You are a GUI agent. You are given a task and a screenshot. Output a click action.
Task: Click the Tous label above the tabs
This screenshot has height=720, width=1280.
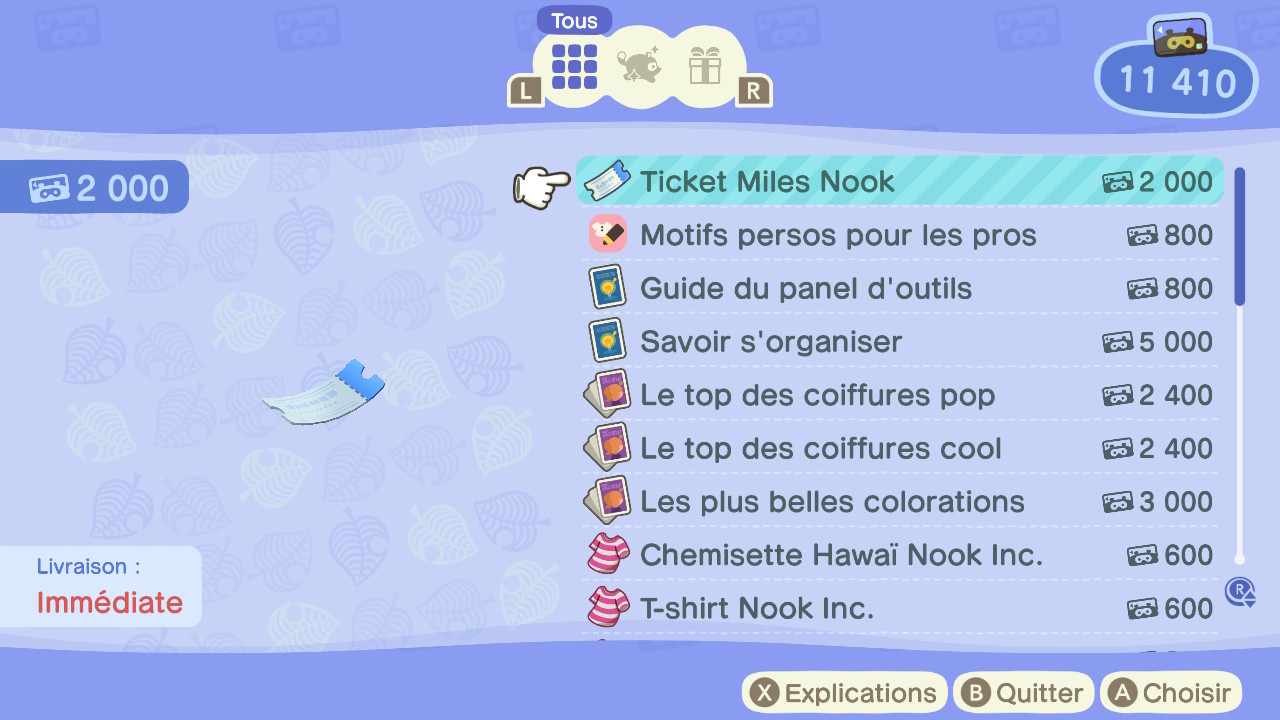pyautogui.click(x=573, y=19)
